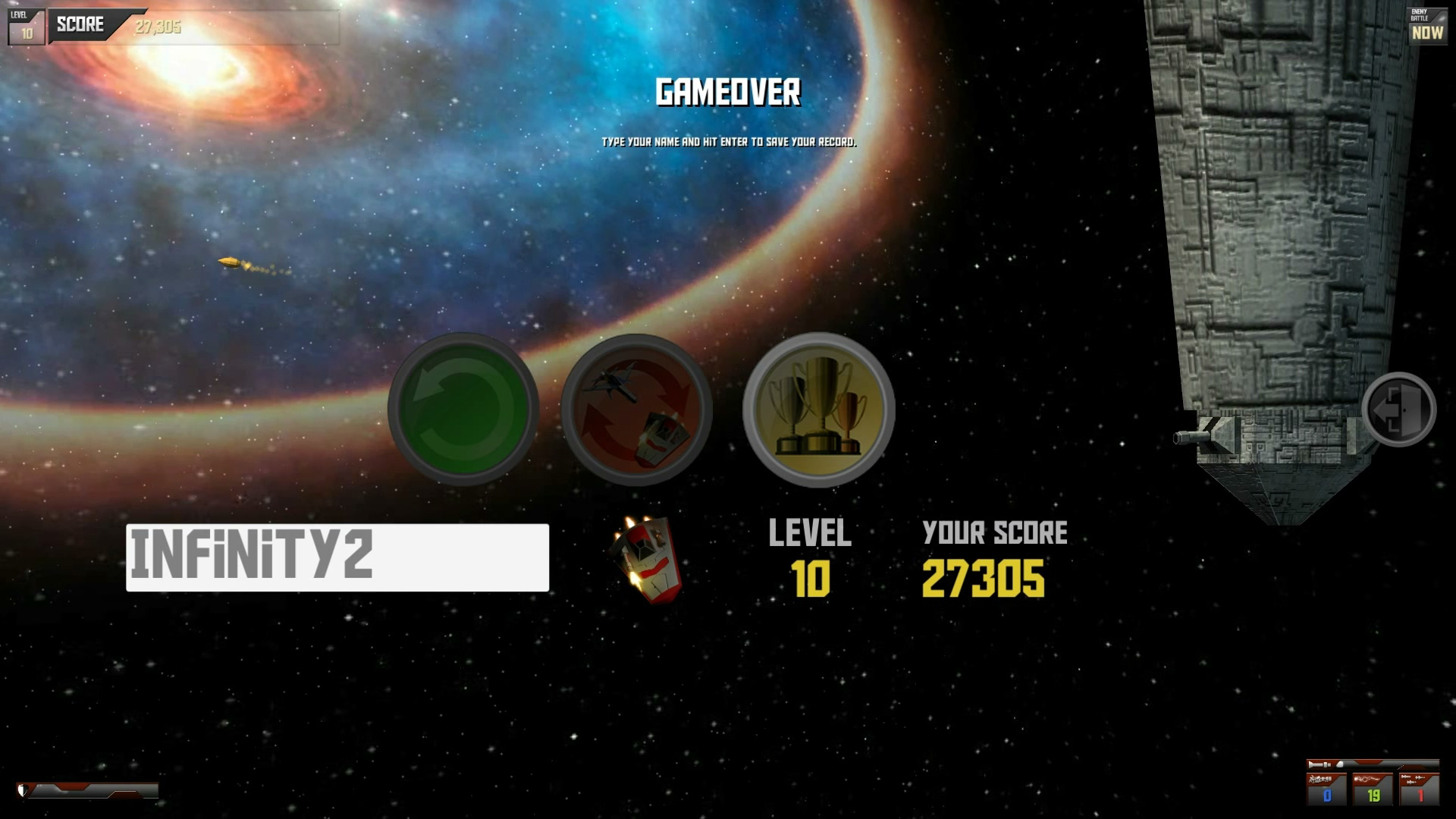Click the save record instruction text
The width and height of the screenshot is (1456, 819).
pos(726,142)
